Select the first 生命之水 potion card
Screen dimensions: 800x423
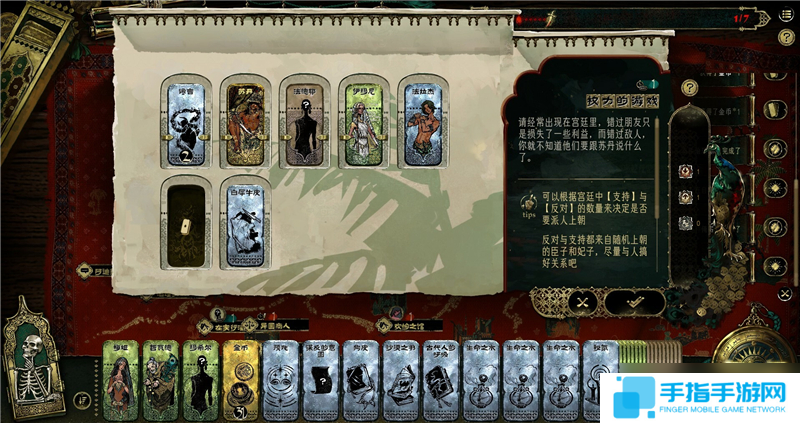click(479, 380)
